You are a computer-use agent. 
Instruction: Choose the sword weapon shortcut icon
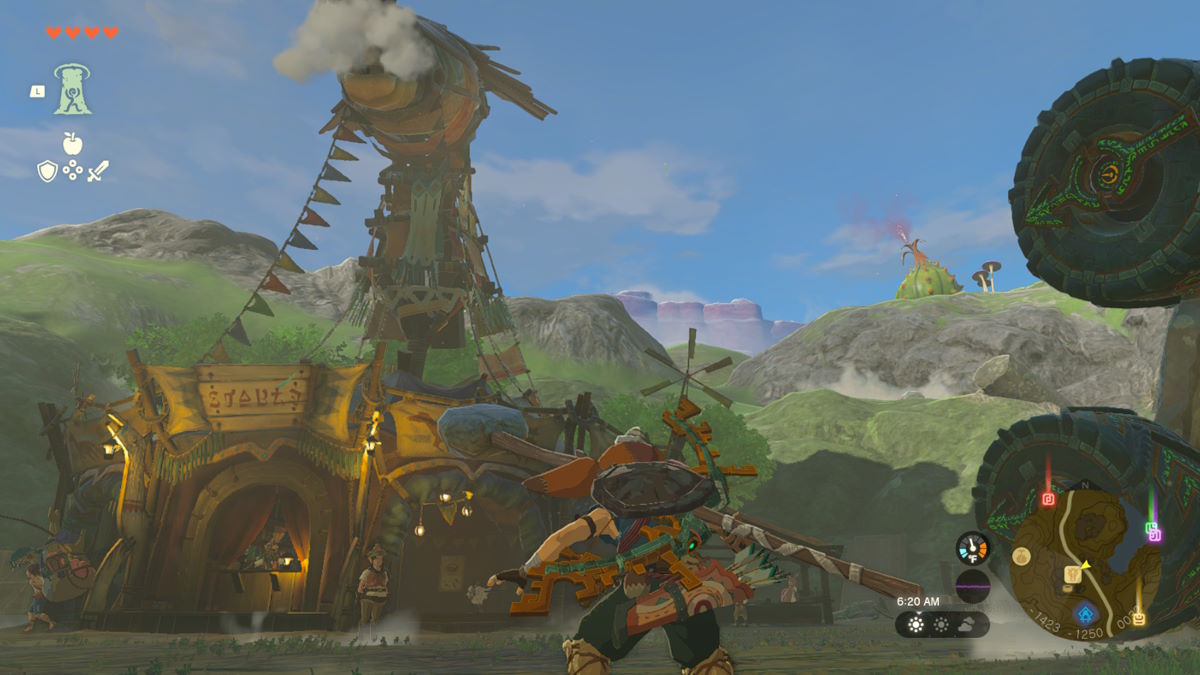(97, 171)
